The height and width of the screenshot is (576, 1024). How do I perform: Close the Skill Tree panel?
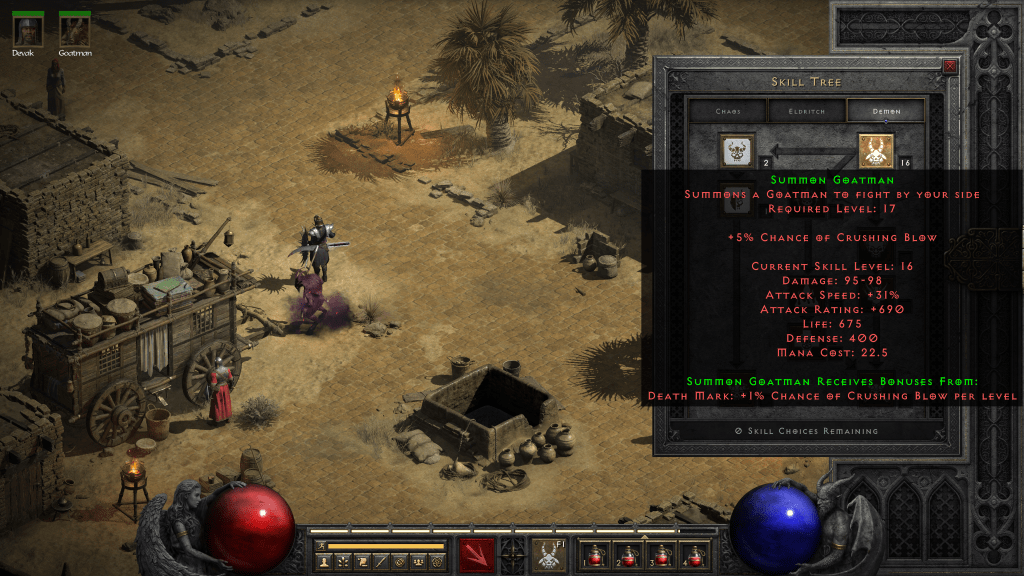point(949,67)
